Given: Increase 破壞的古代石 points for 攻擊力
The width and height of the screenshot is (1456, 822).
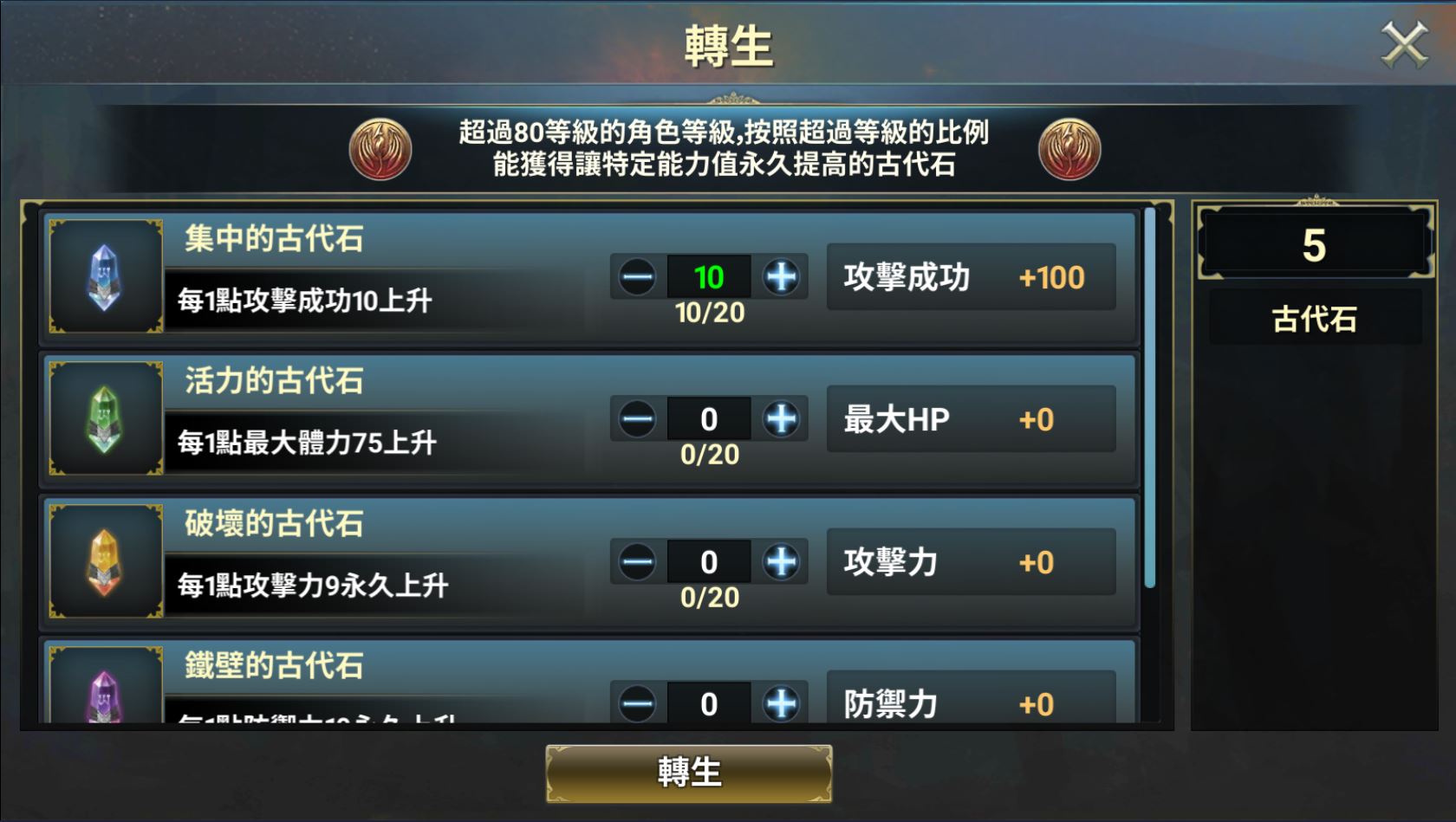Looking at the screenshot, I should click(x=779, y=561).
